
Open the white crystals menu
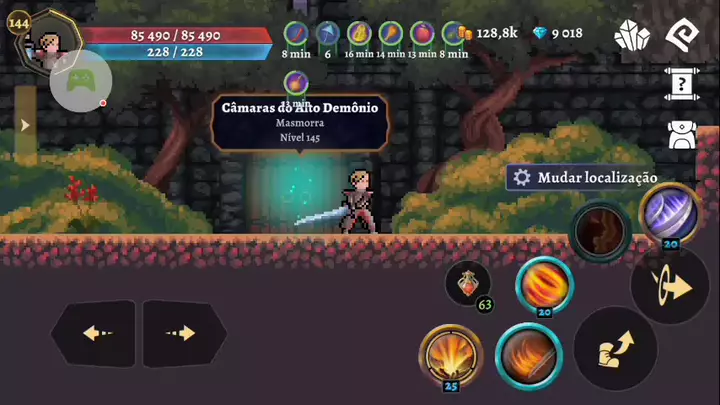click(632, 36)
